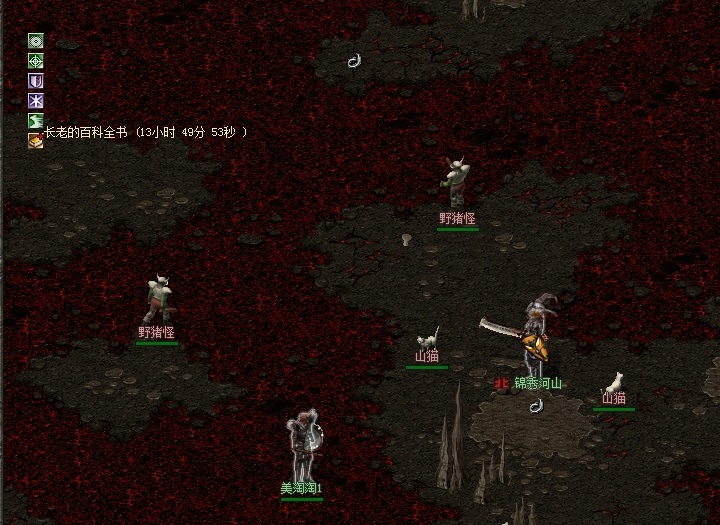The width and height of the screenshot is (720, 525).
Task: Click the green swirling wind buff icon
Action: click(x=36, y=121)
